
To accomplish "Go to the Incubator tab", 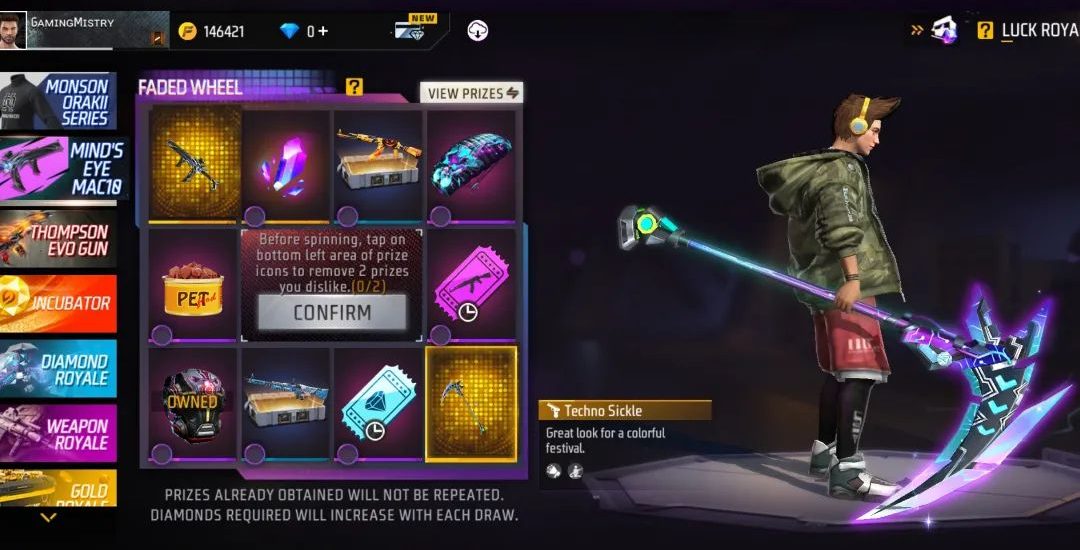I will tap(58, 302).
